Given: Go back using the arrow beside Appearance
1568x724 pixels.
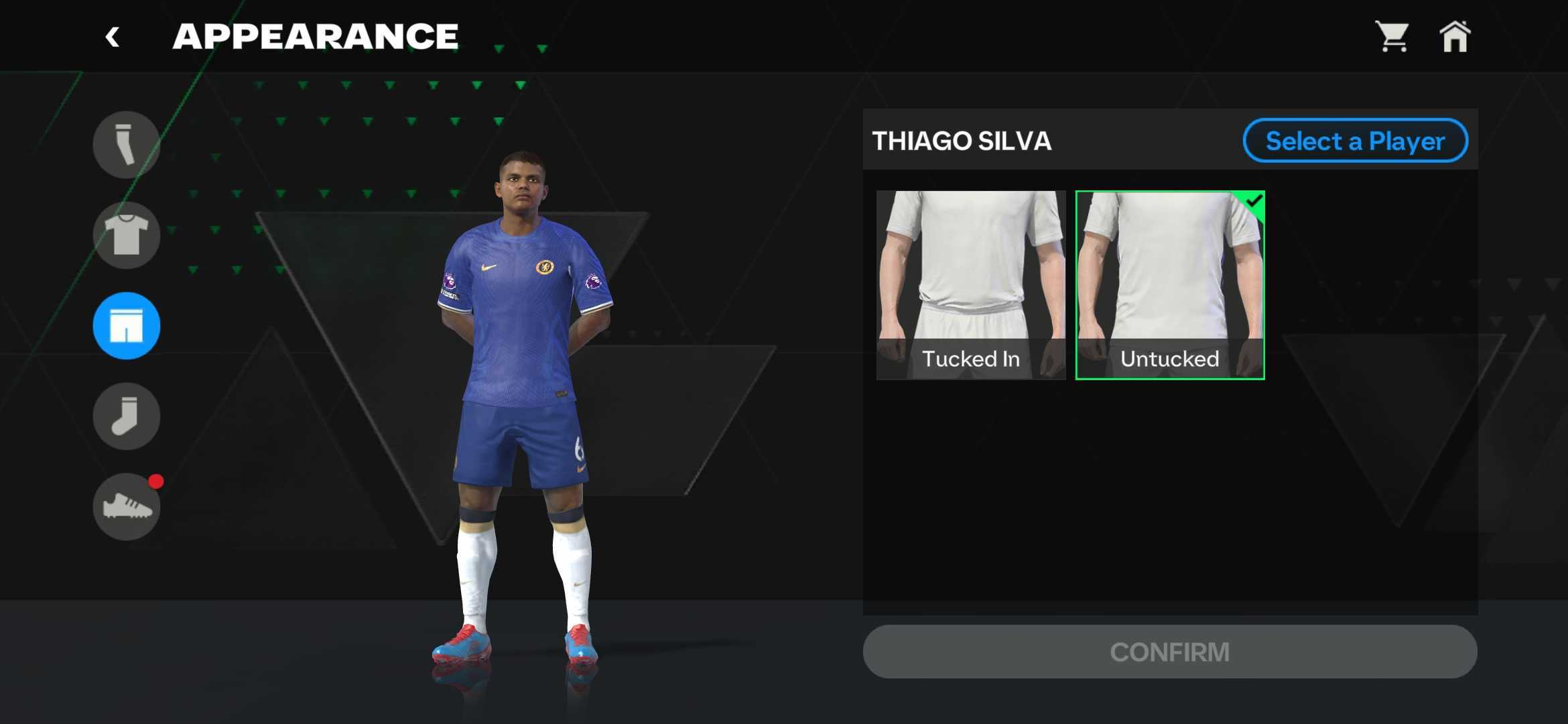Looking at the screenshot, I should [x=113, y=37].
